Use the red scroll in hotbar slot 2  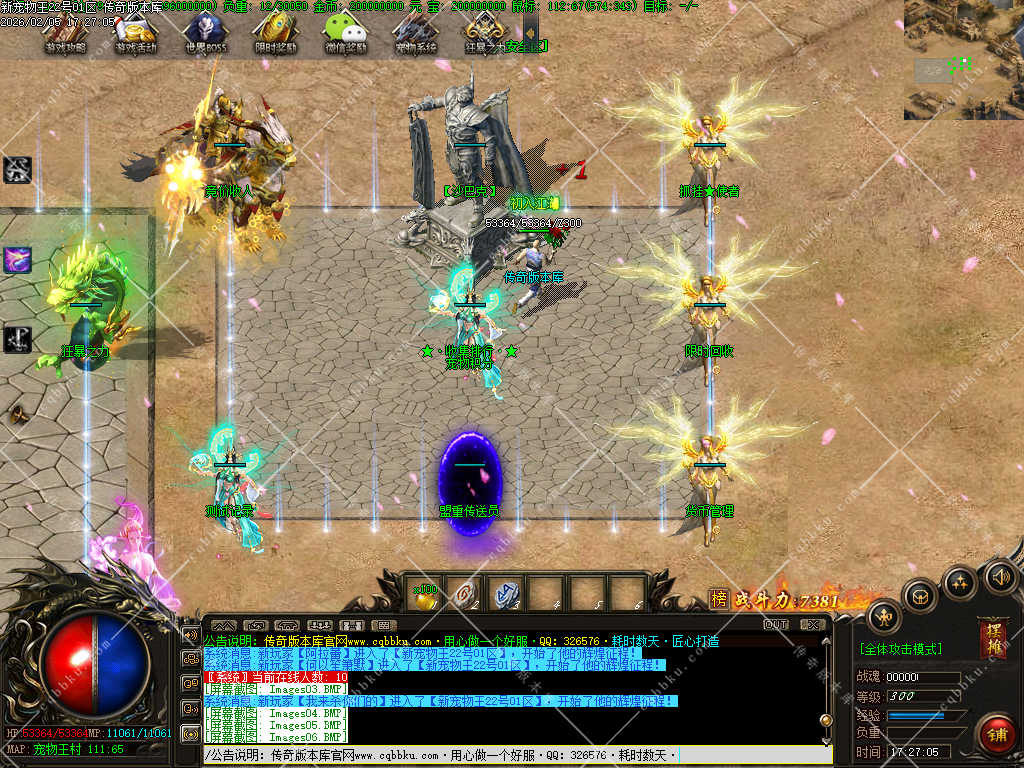(x=465, y=594)
